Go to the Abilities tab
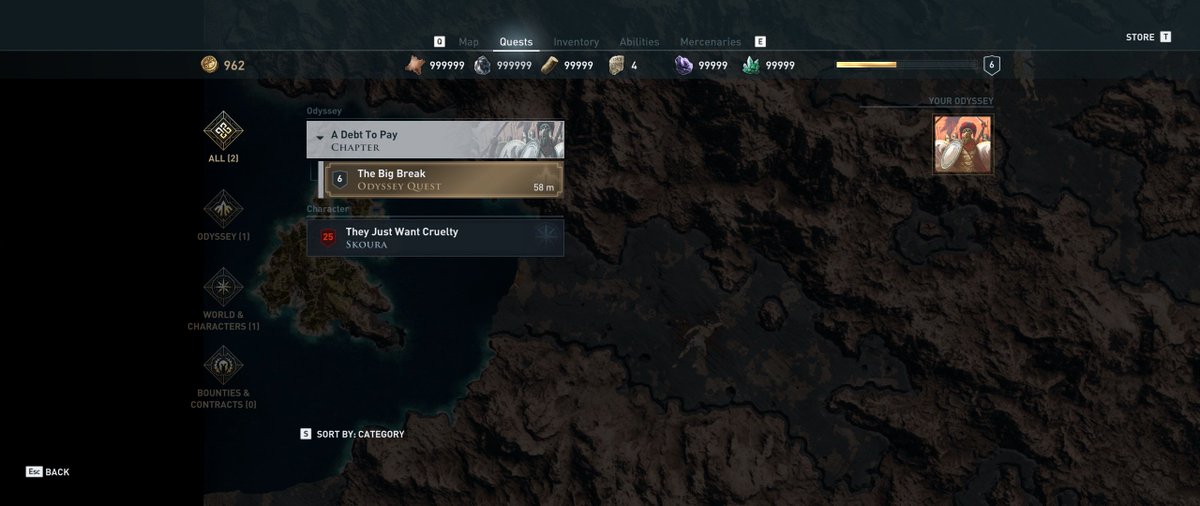The image size is (1200, 506). click(x=639, y=42)
